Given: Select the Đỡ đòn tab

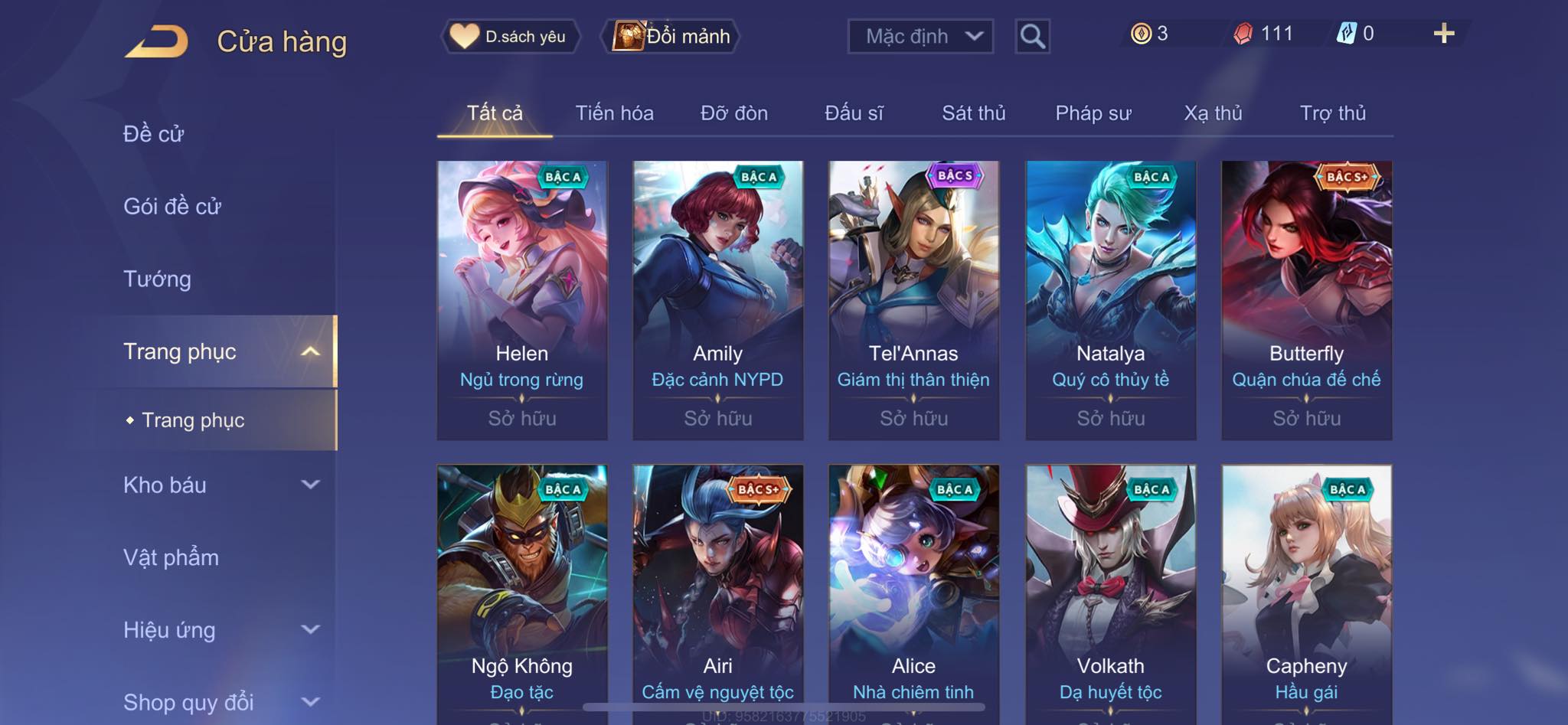Looking at the screenshot, I should click(733, 113).
